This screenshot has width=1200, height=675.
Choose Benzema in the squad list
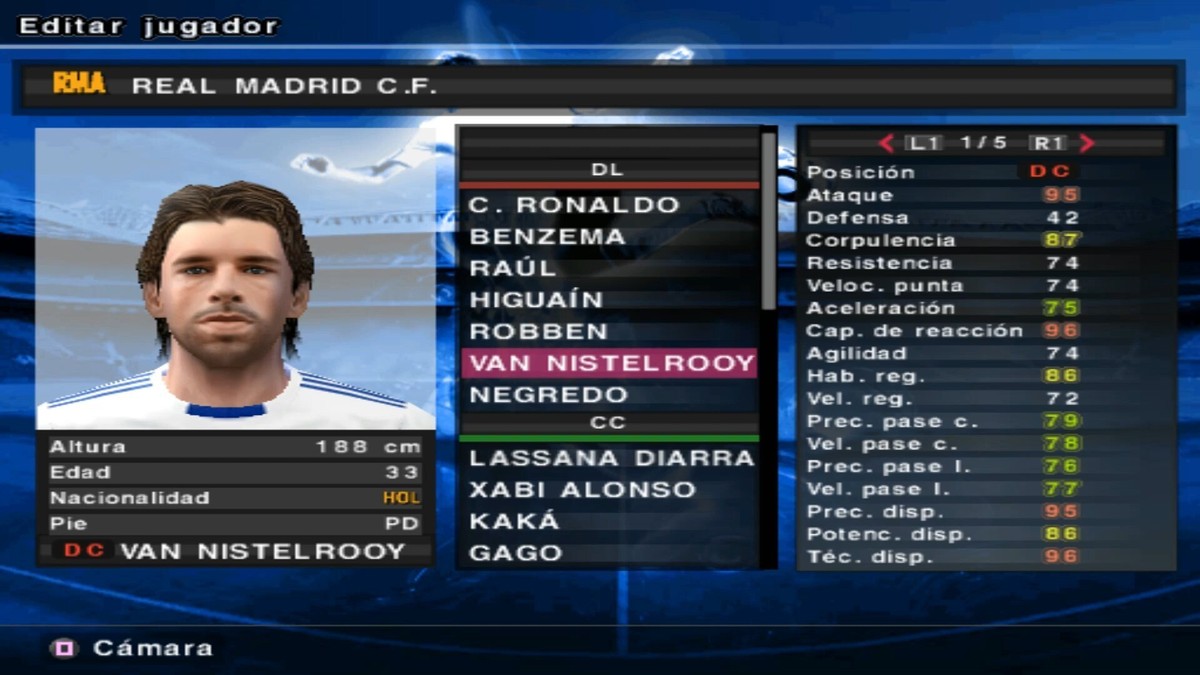(547, 237)
